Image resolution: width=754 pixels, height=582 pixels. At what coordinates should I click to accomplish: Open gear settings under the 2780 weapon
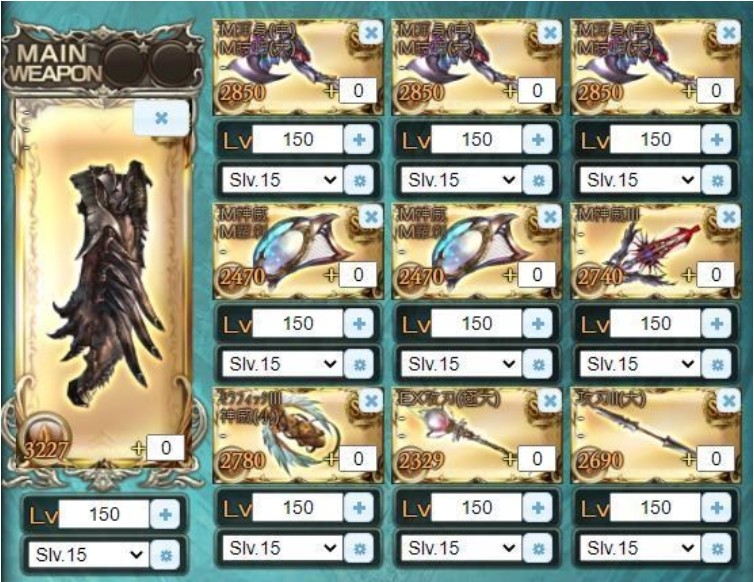pos(358,548)
